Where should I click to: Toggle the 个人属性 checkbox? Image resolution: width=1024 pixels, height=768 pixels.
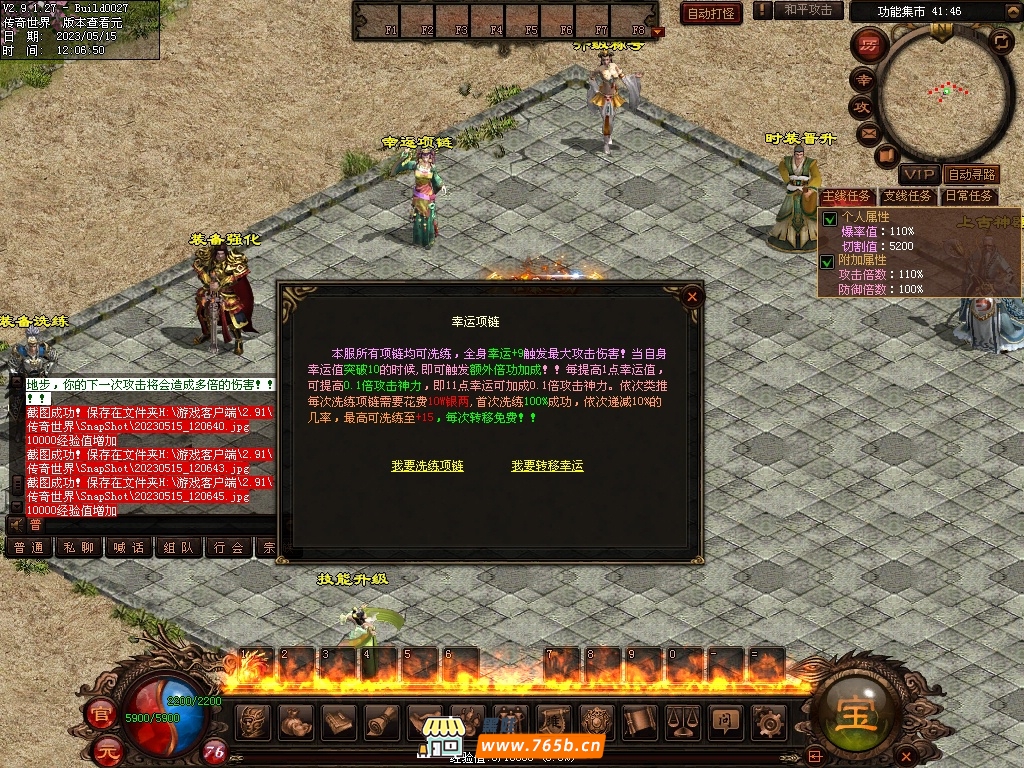pos(829,218)
